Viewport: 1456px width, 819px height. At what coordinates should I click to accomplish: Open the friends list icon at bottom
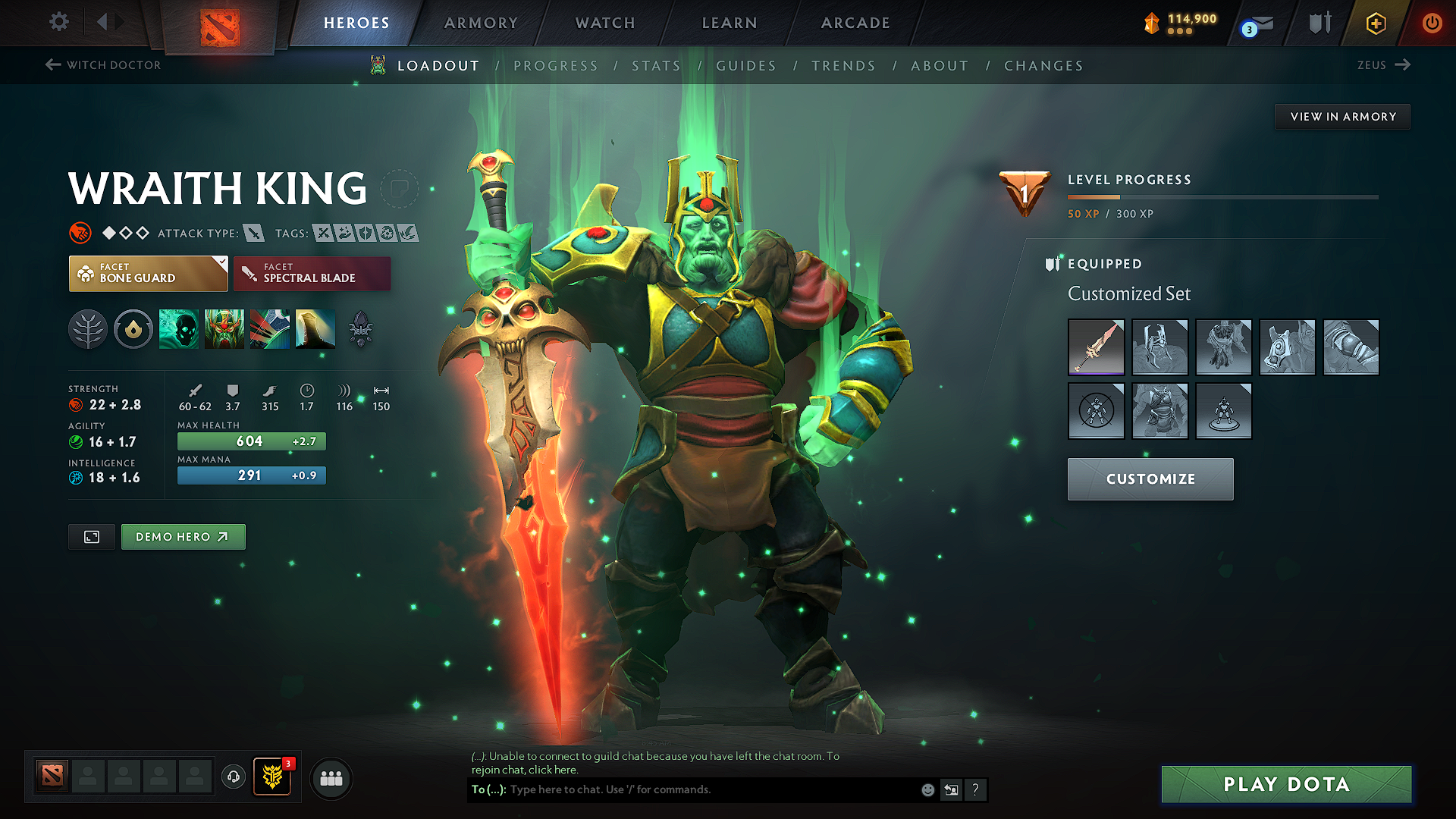[331, 778]
